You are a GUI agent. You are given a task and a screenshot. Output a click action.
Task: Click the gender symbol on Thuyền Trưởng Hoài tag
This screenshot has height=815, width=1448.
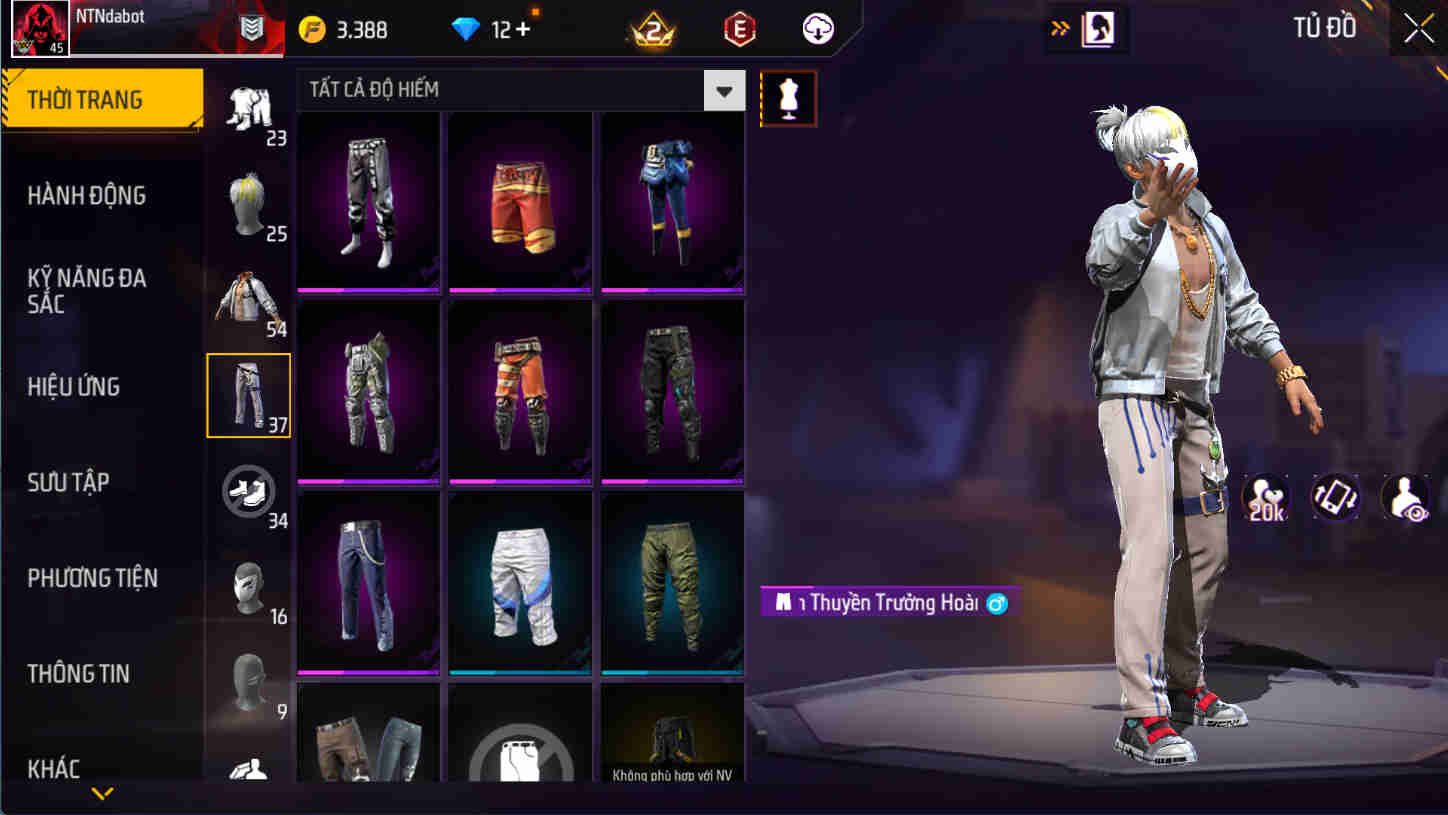[995, 603]
